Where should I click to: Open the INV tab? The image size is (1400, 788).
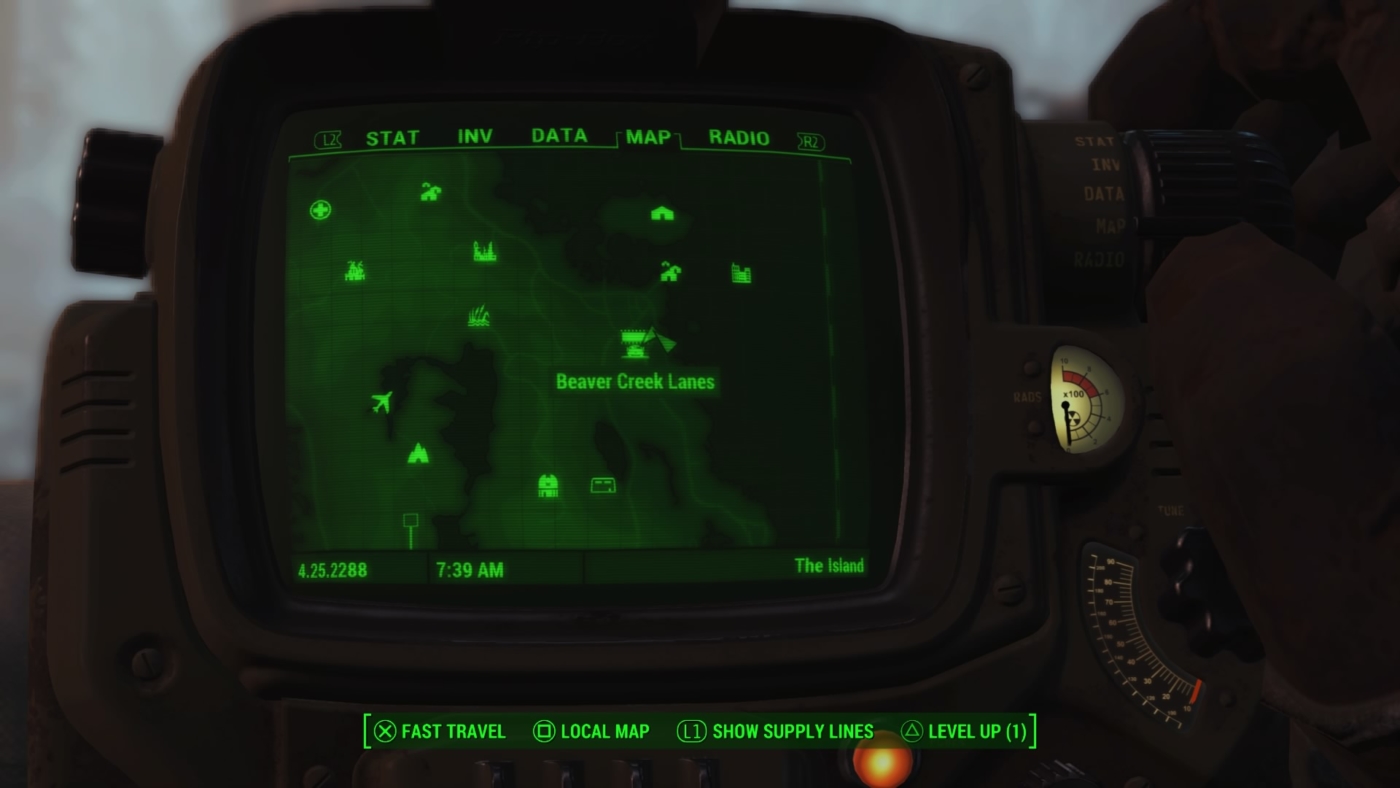(477, 138)
